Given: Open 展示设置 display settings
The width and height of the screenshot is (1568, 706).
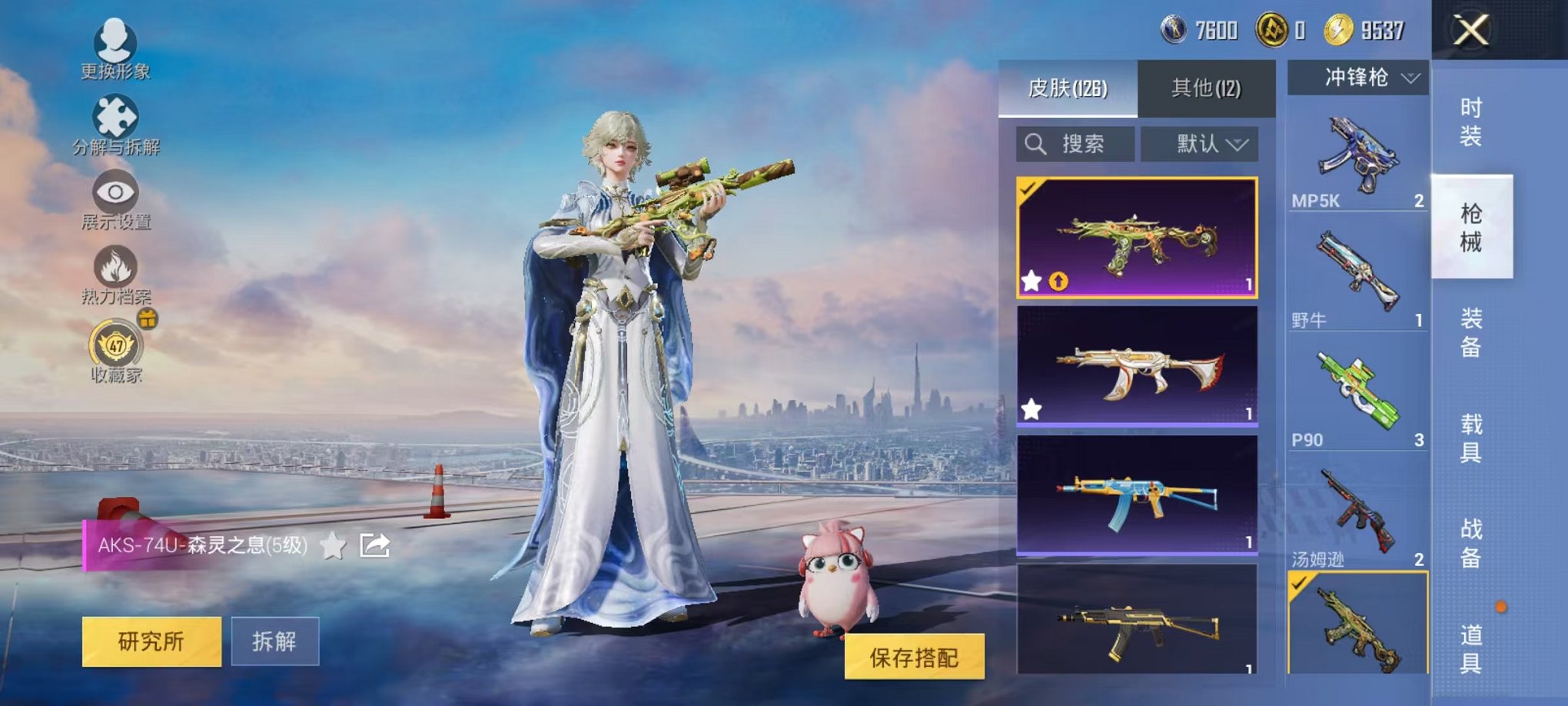Looking at the screenshot, I should point(114,192).
